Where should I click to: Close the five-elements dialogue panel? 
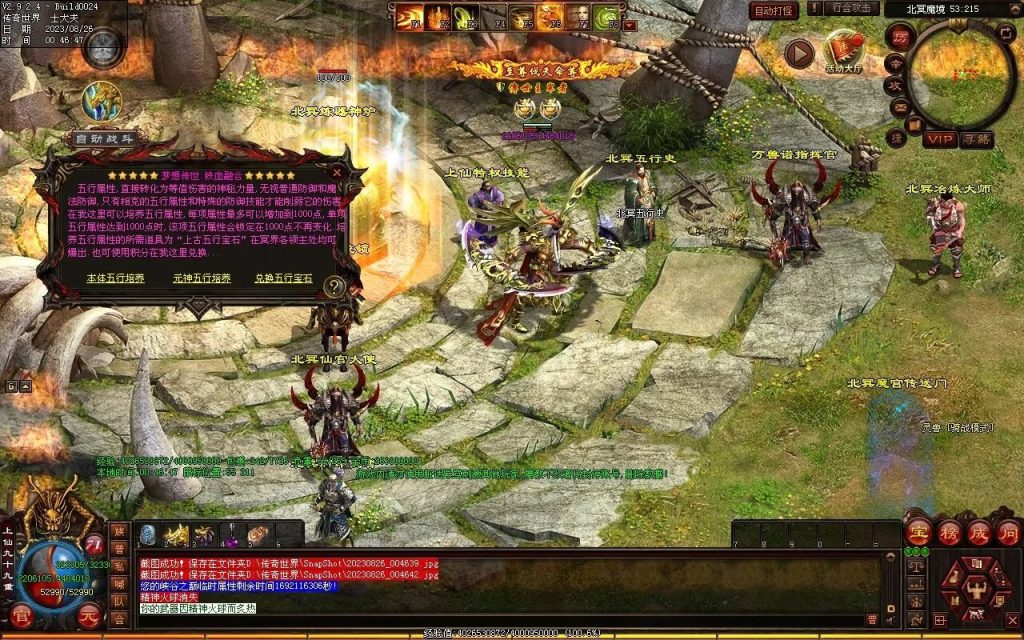337,172
